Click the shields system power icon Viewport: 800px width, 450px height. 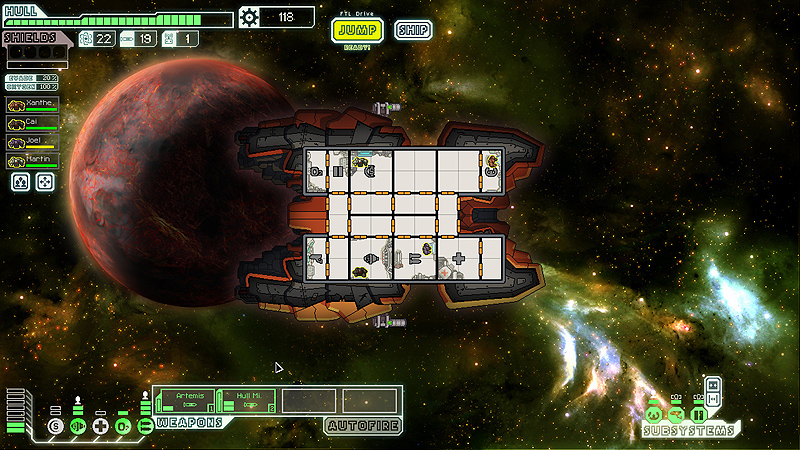[56, 427]
